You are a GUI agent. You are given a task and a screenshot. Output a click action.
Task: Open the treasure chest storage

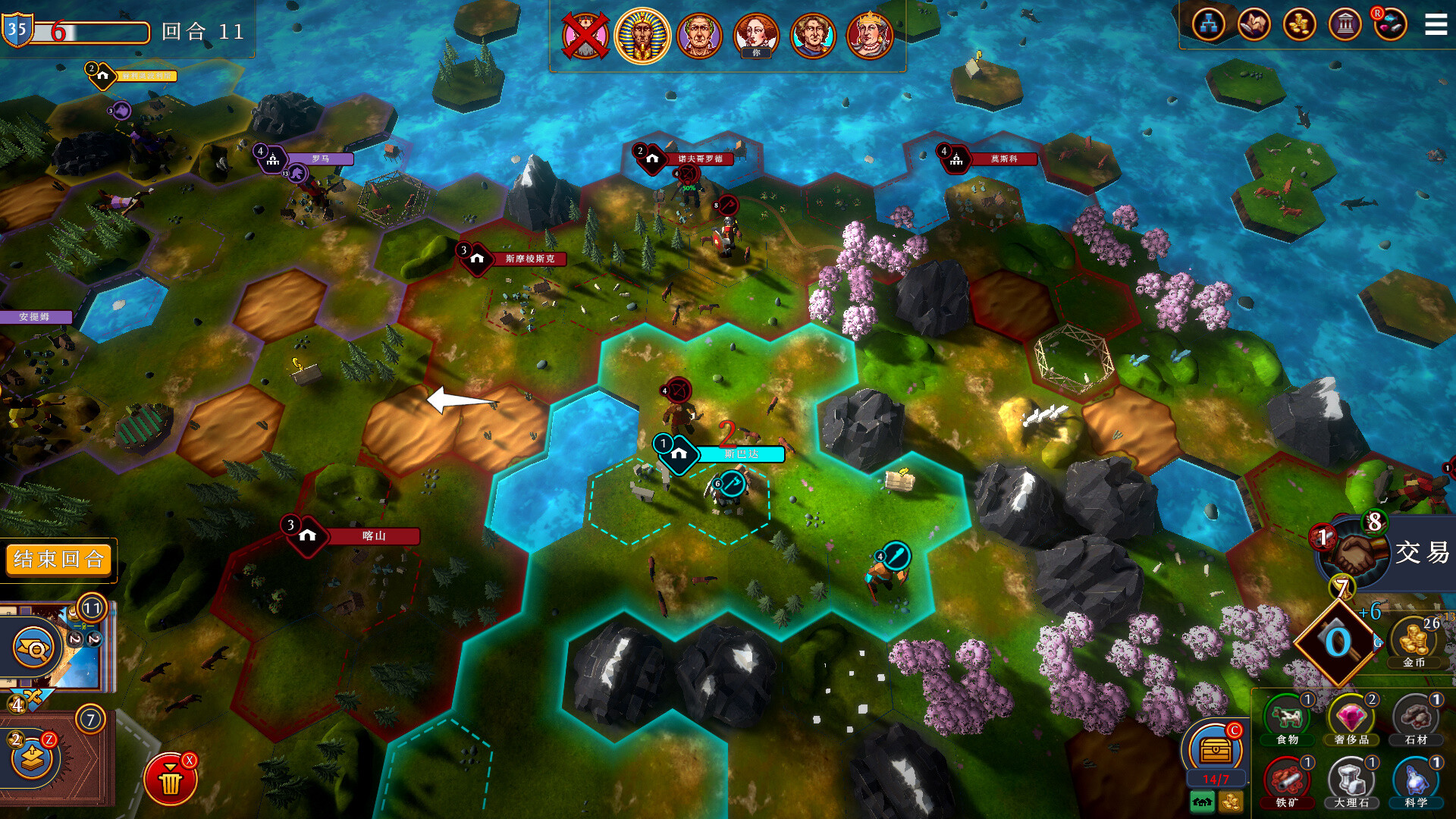point(1215,750)
